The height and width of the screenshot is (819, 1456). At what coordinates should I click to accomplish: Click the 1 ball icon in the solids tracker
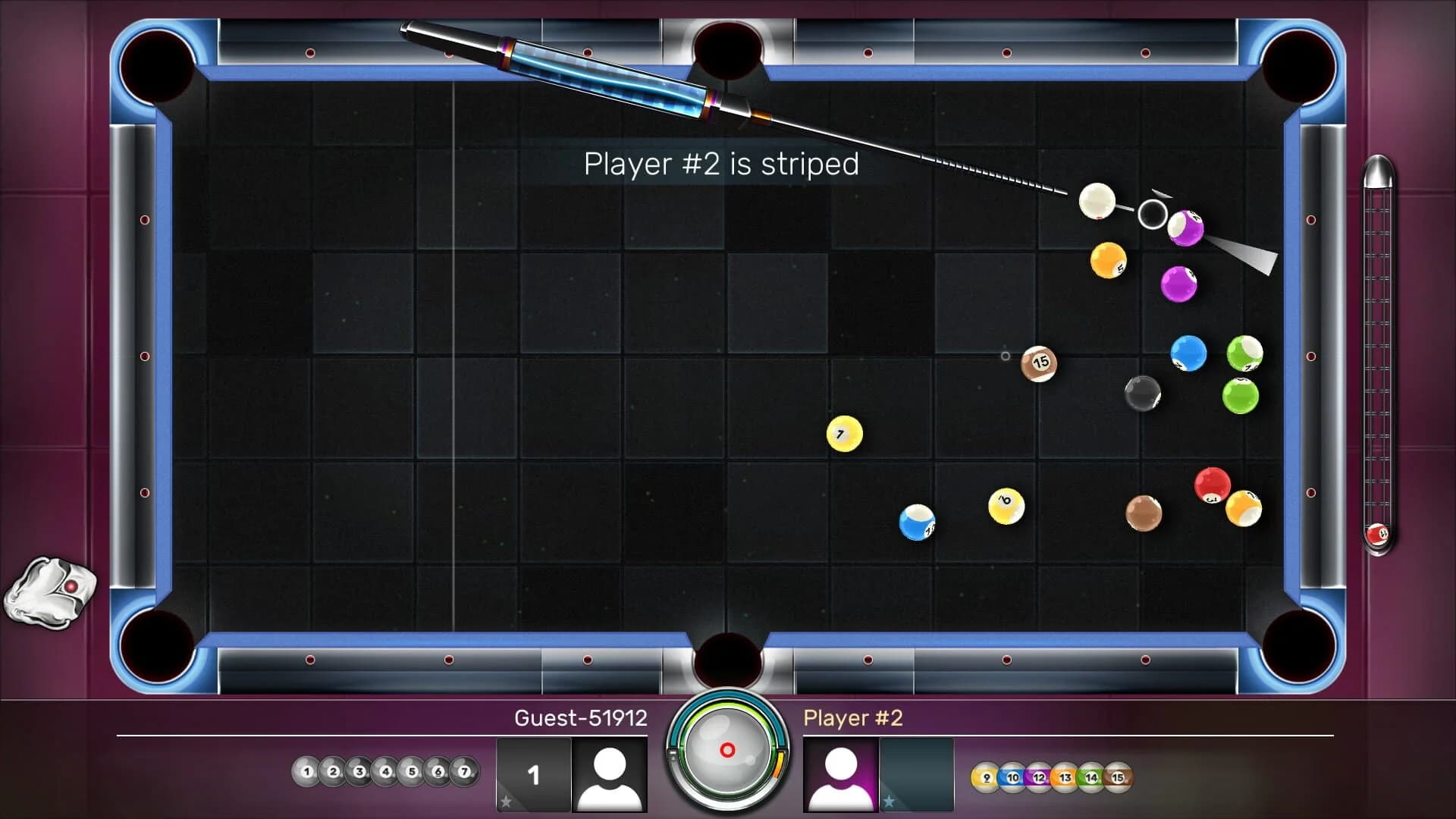pos(307,771)
